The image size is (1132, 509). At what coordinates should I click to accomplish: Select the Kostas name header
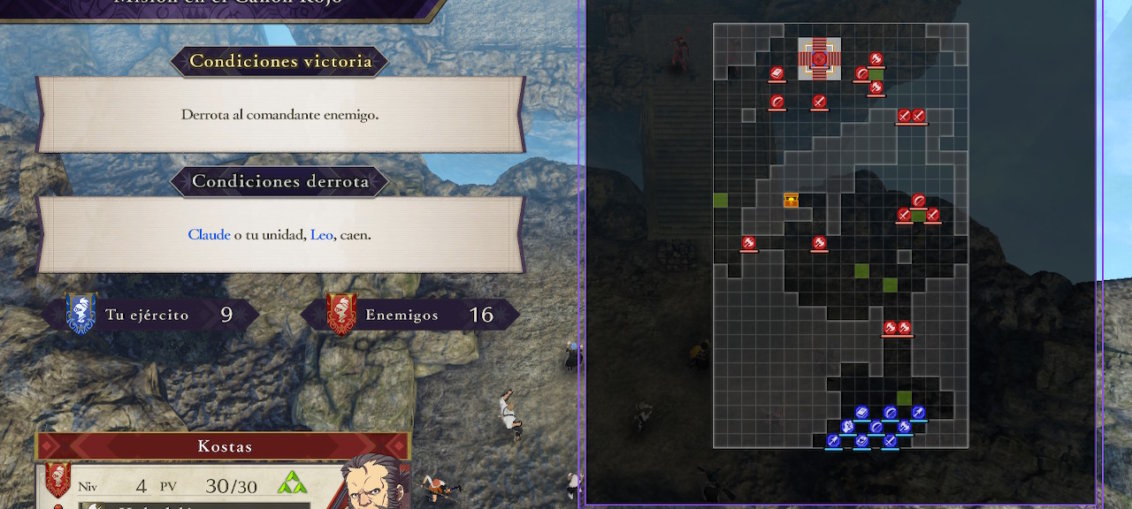pos(224,446)
